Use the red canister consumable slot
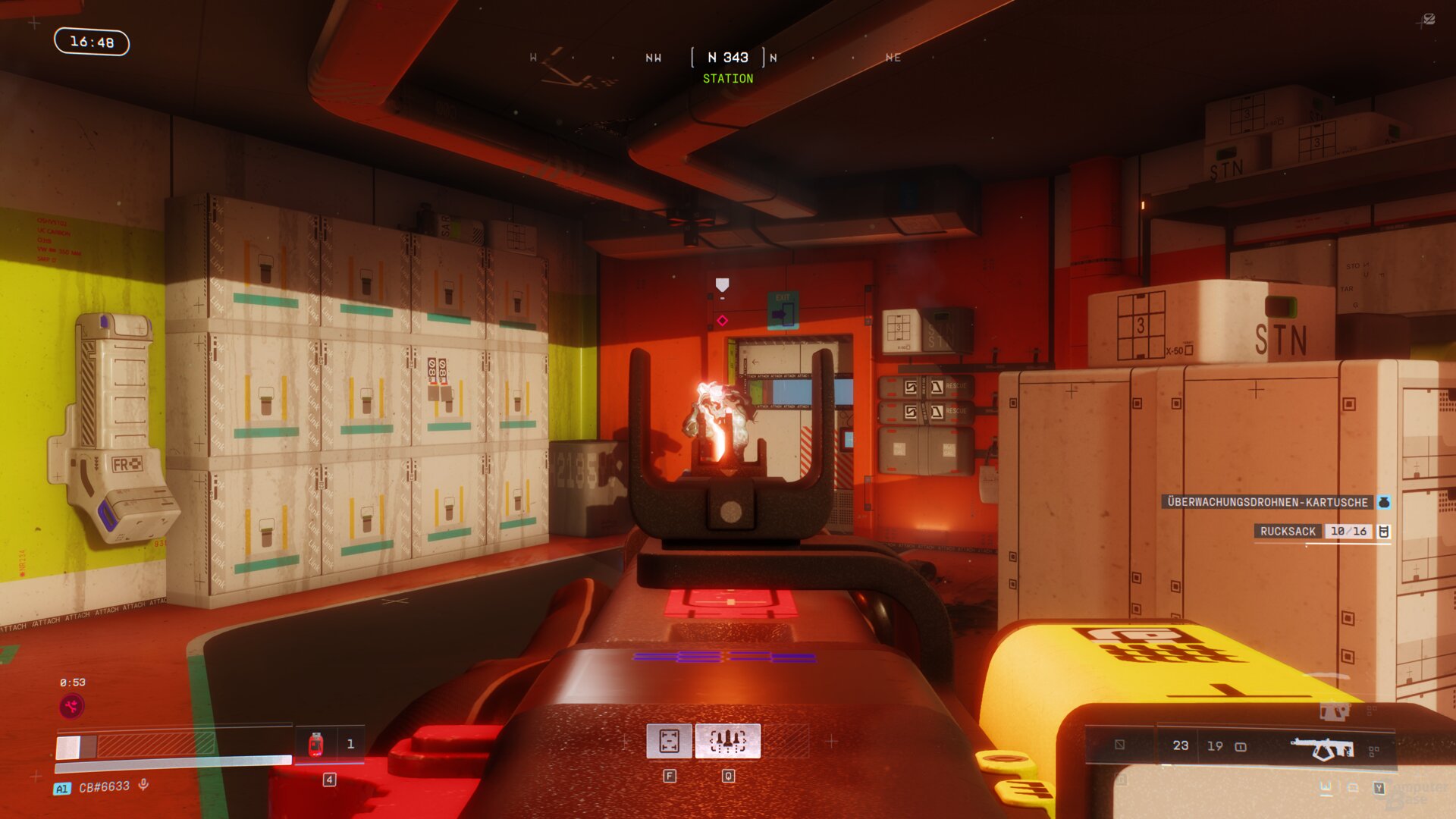Image resolution: width=1456 pixels, height=819 pixels. tap(316, 745)
